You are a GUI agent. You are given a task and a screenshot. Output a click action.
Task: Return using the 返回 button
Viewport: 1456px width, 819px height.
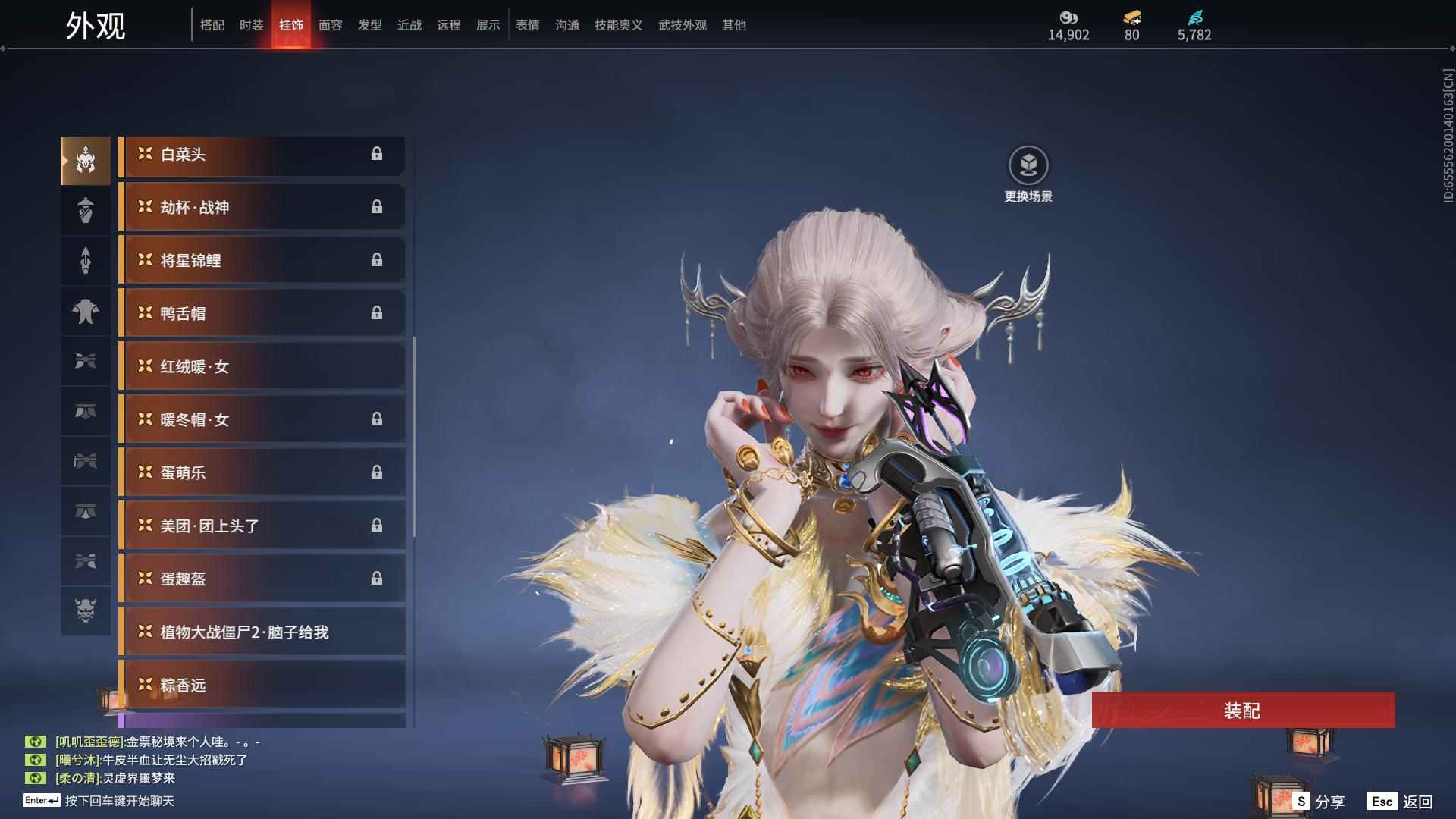tap(1400, 802)
